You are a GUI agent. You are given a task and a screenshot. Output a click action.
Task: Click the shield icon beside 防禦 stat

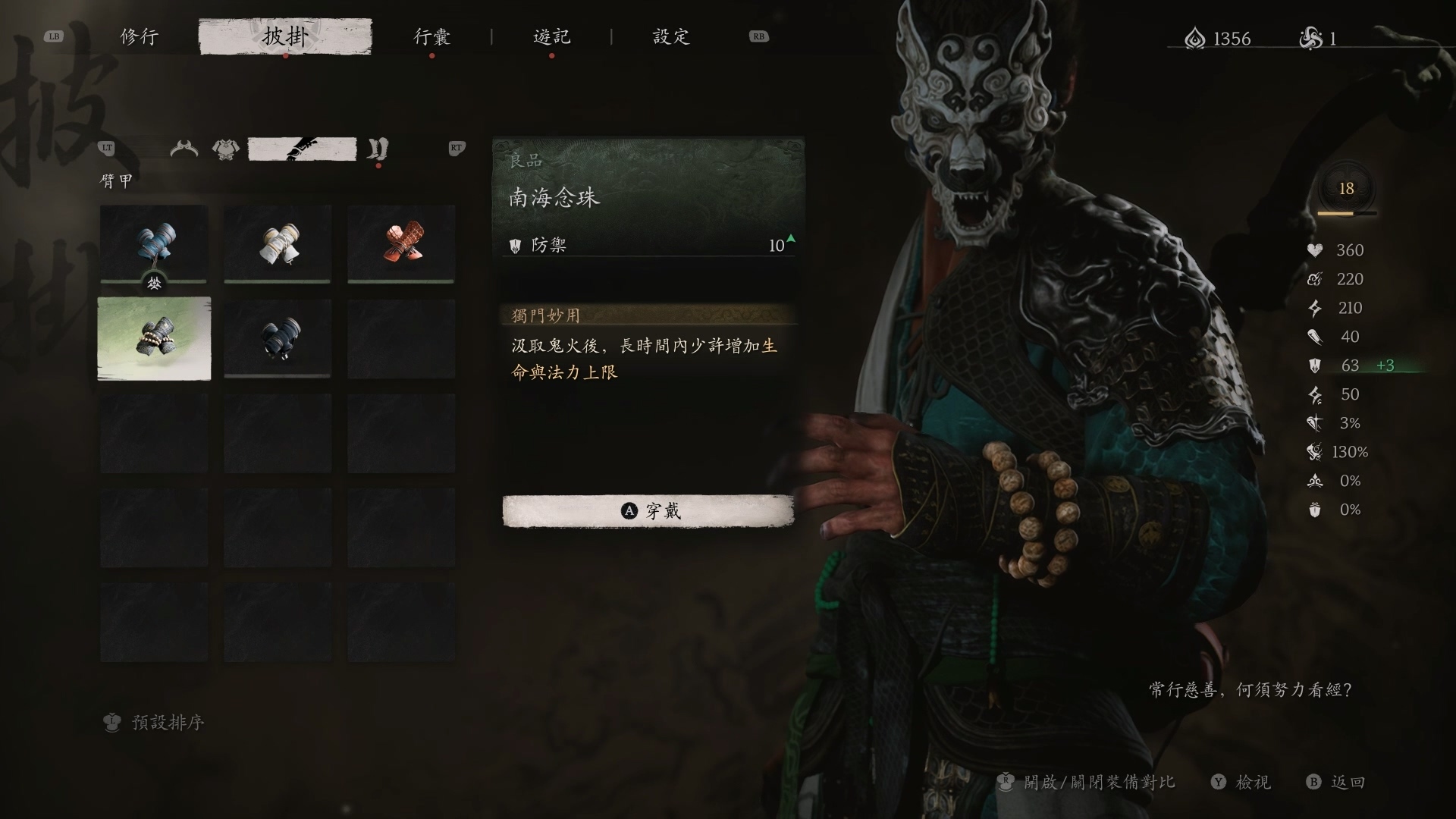[x=516, y=244]
